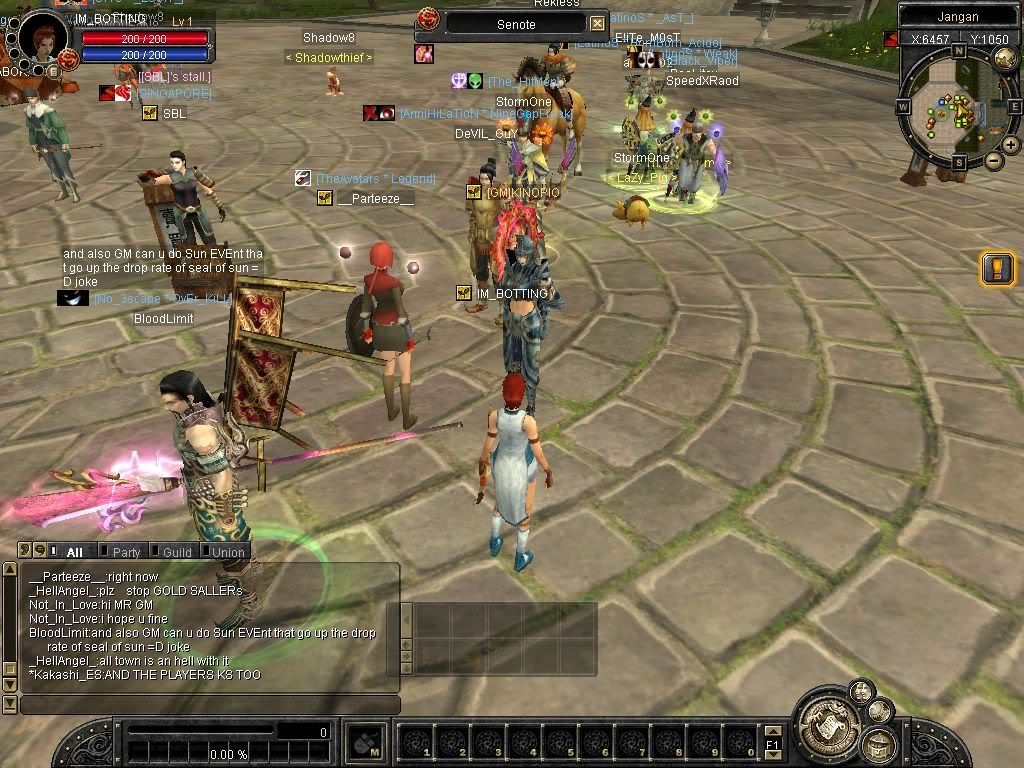The height and width of the screenshot is (768, 1024).
Task: Open the Guild chat tab
Action: pos(176,551)
